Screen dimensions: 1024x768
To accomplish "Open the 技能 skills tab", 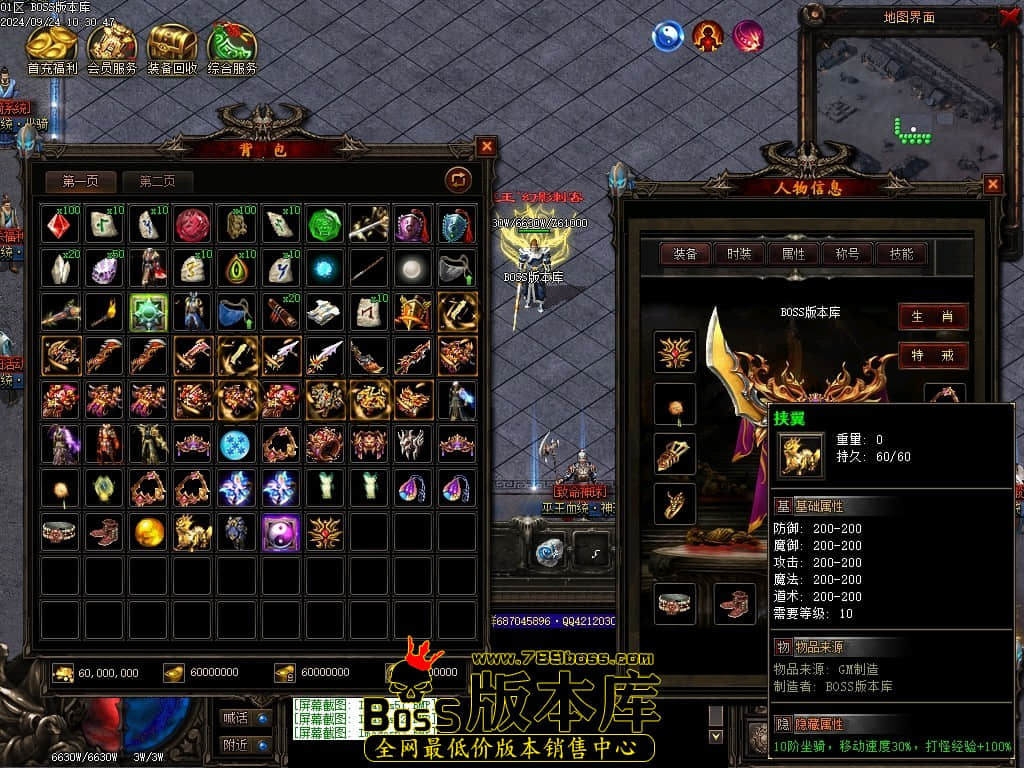I will point(901,254).
